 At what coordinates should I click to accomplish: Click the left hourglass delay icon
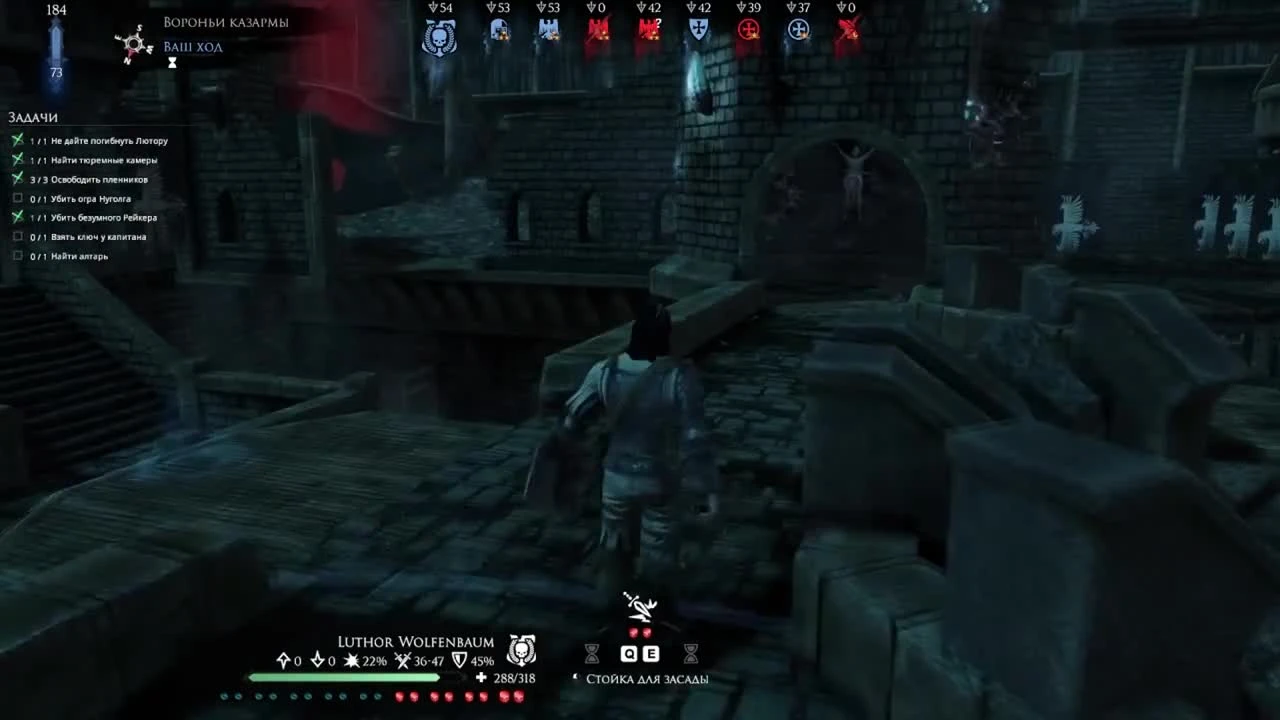(x=593, y=654)
